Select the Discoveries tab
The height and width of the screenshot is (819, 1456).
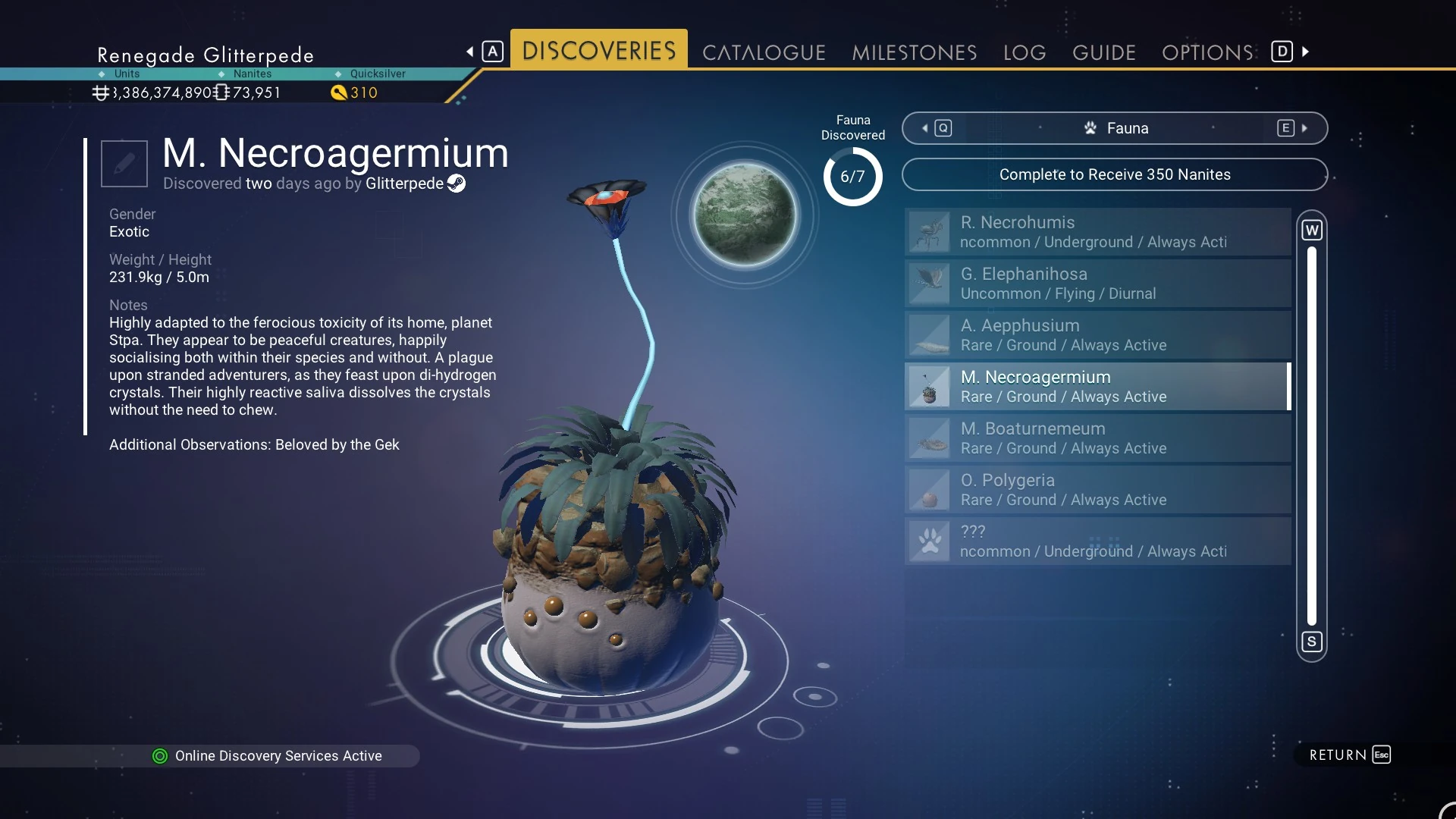point(599,51)
